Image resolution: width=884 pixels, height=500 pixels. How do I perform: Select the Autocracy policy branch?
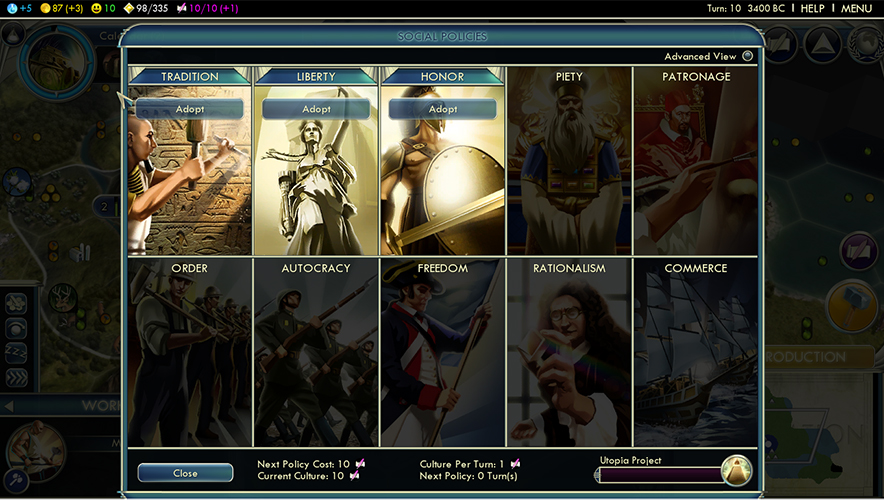316,352
